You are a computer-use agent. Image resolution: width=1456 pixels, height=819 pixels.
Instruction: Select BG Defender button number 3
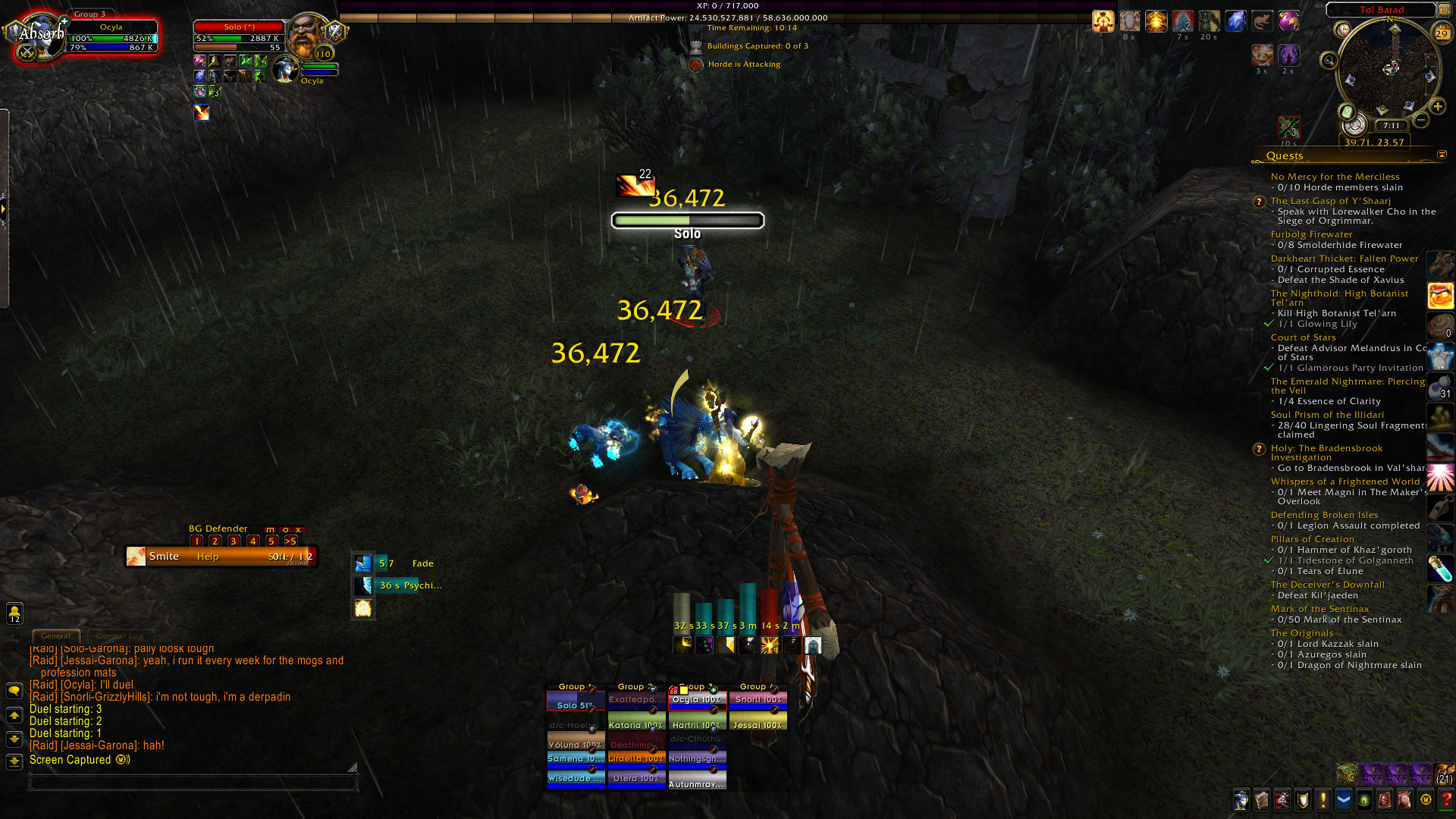tap(234, 541)
